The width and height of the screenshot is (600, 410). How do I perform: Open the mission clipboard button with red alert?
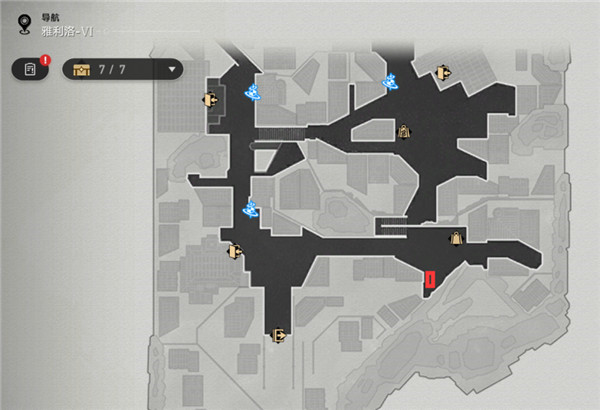click(x=32, y=69)
